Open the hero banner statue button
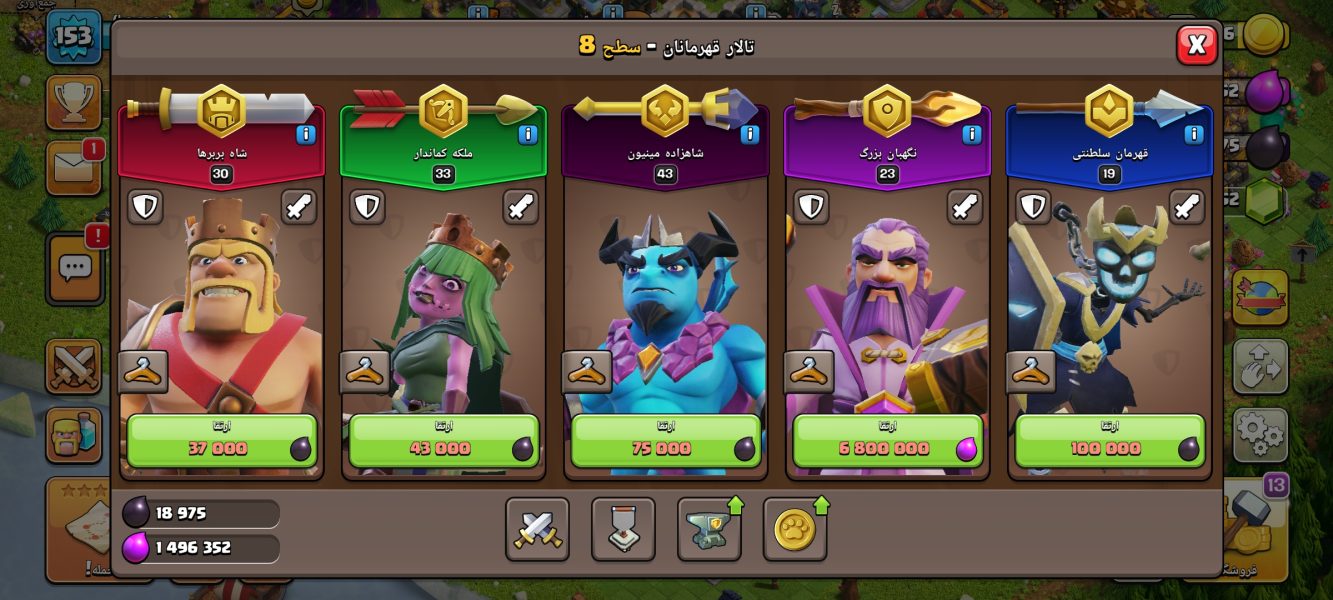Viewport: 1333px width, 600px height. [623, 529]
